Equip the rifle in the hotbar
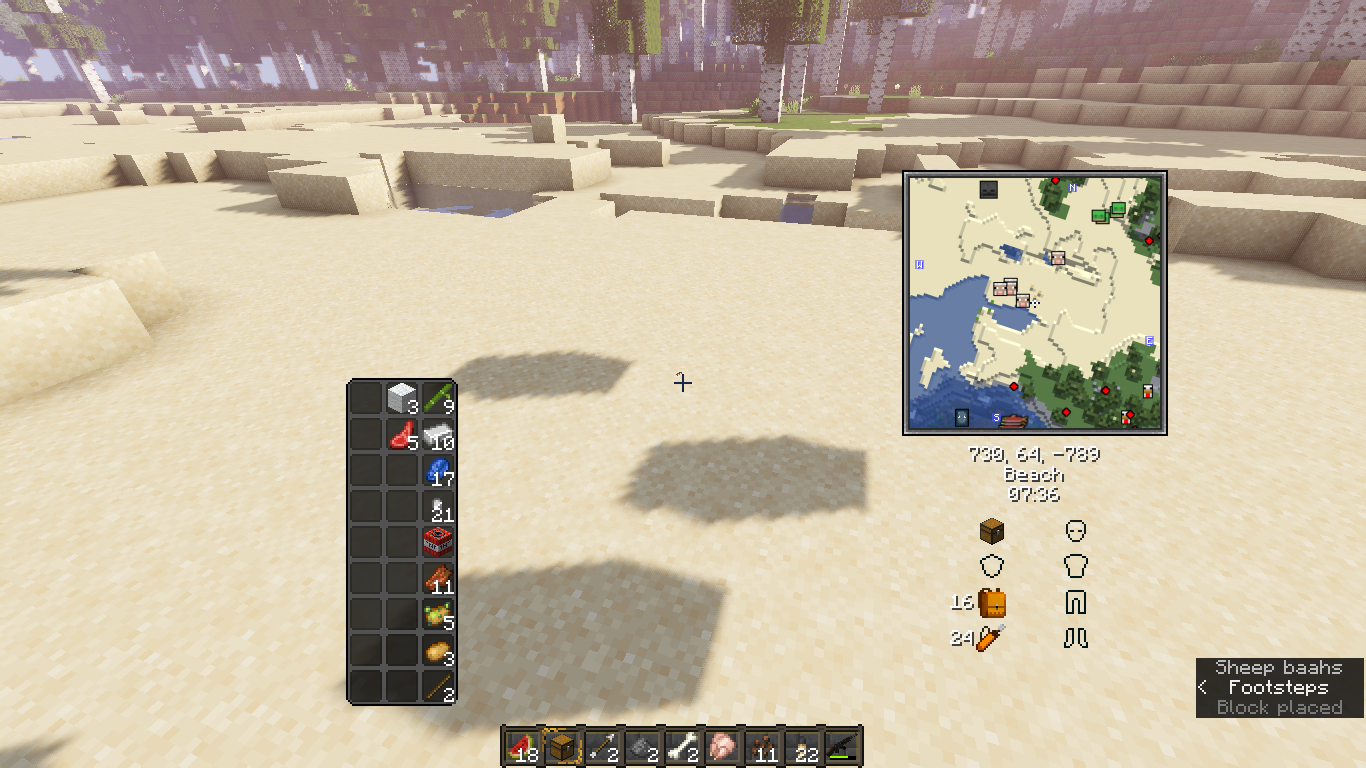1366x768 pixels. (x=841, y=746)
